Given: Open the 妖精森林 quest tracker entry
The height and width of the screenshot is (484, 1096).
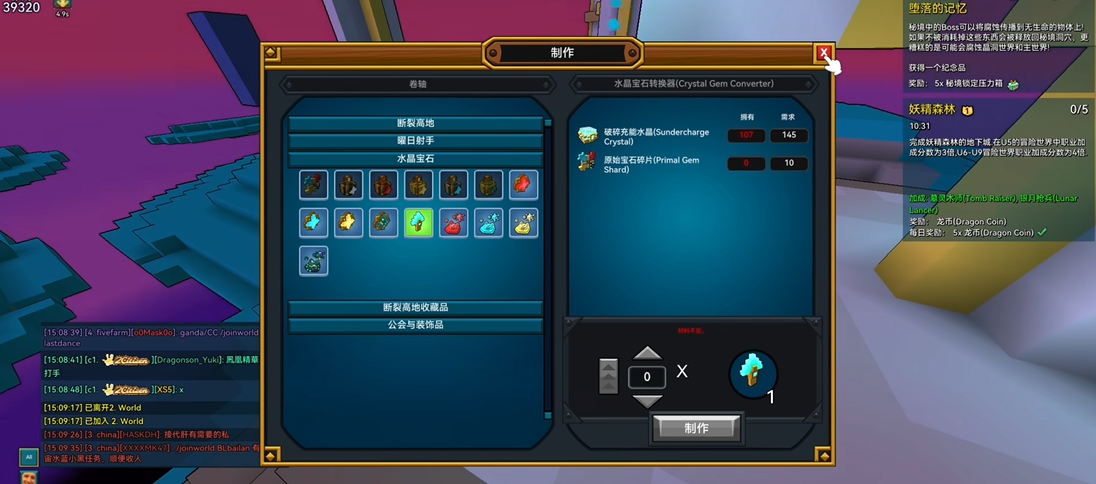Looking at the screenshot, I should pos(931,109).
